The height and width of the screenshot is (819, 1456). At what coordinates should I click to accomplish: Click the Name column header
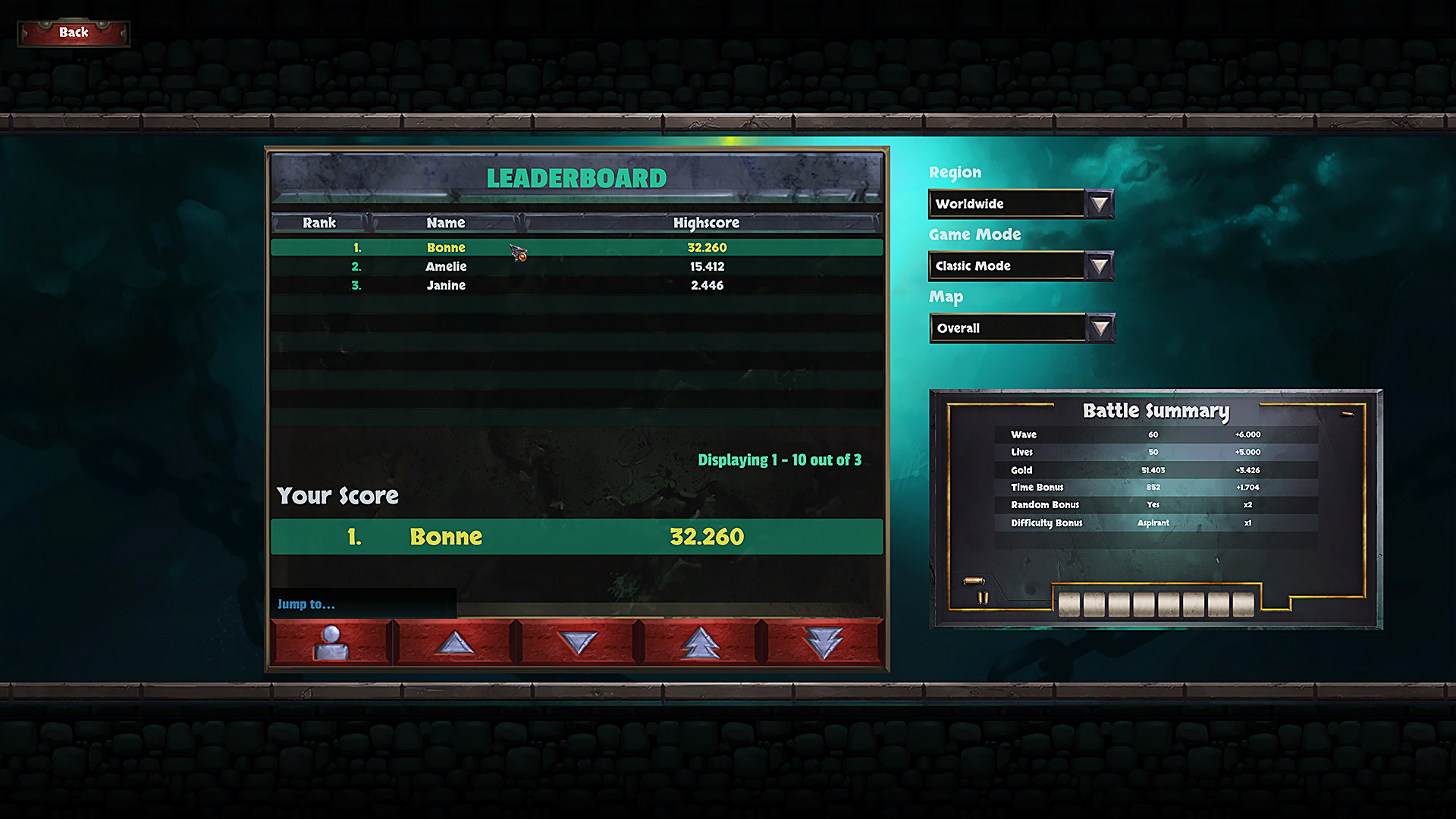(x=446, y=222)
